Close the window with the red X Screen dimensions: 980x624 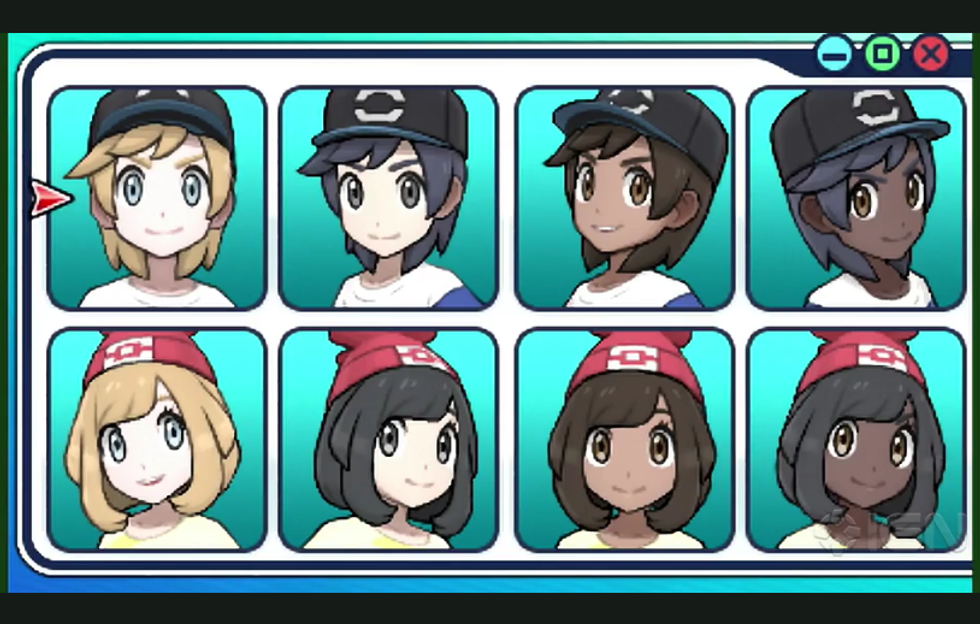pyautogui.click(x=931, y=52)
